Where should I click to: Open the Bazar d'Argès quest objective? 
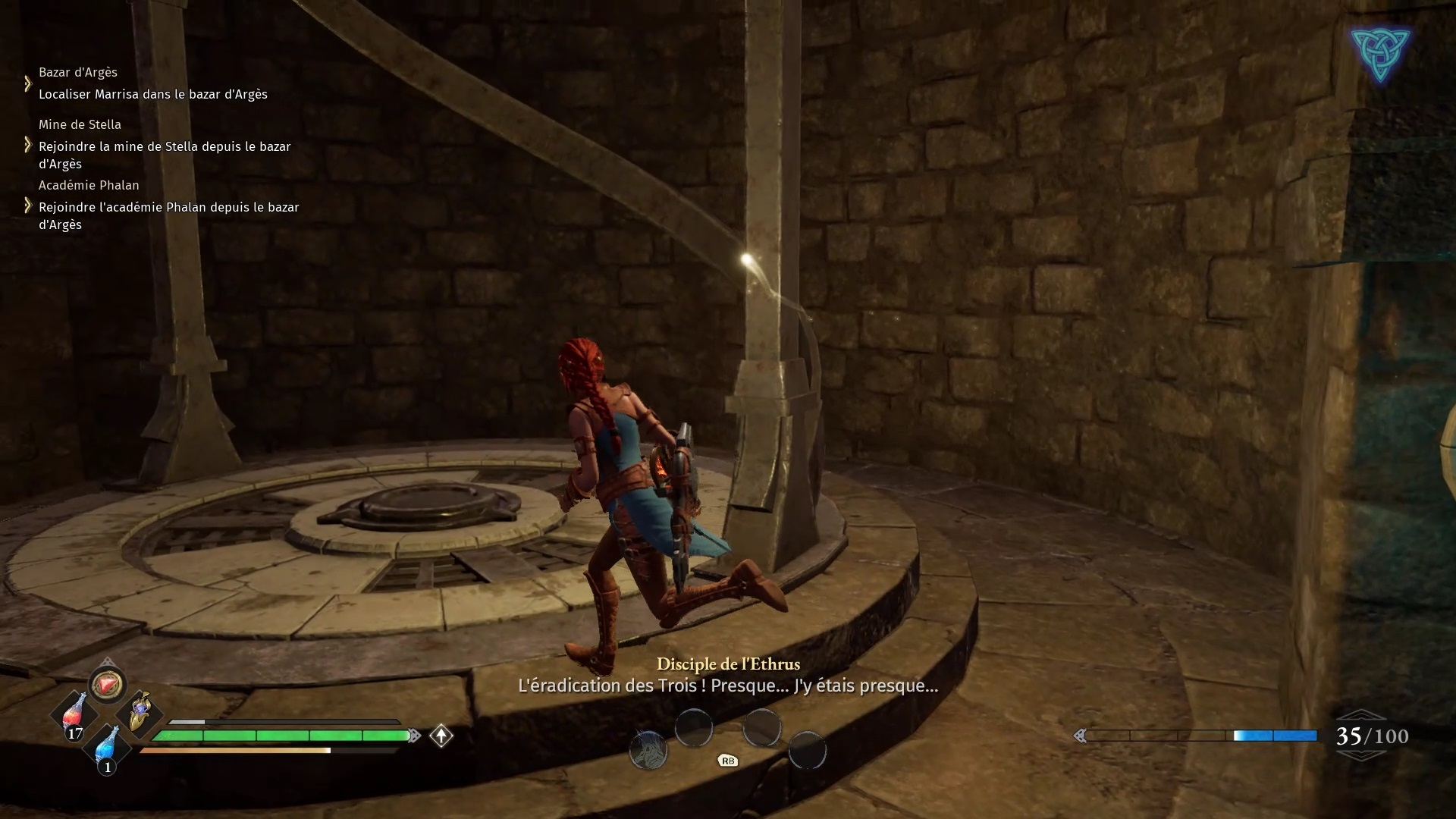[x=153, y=94]
